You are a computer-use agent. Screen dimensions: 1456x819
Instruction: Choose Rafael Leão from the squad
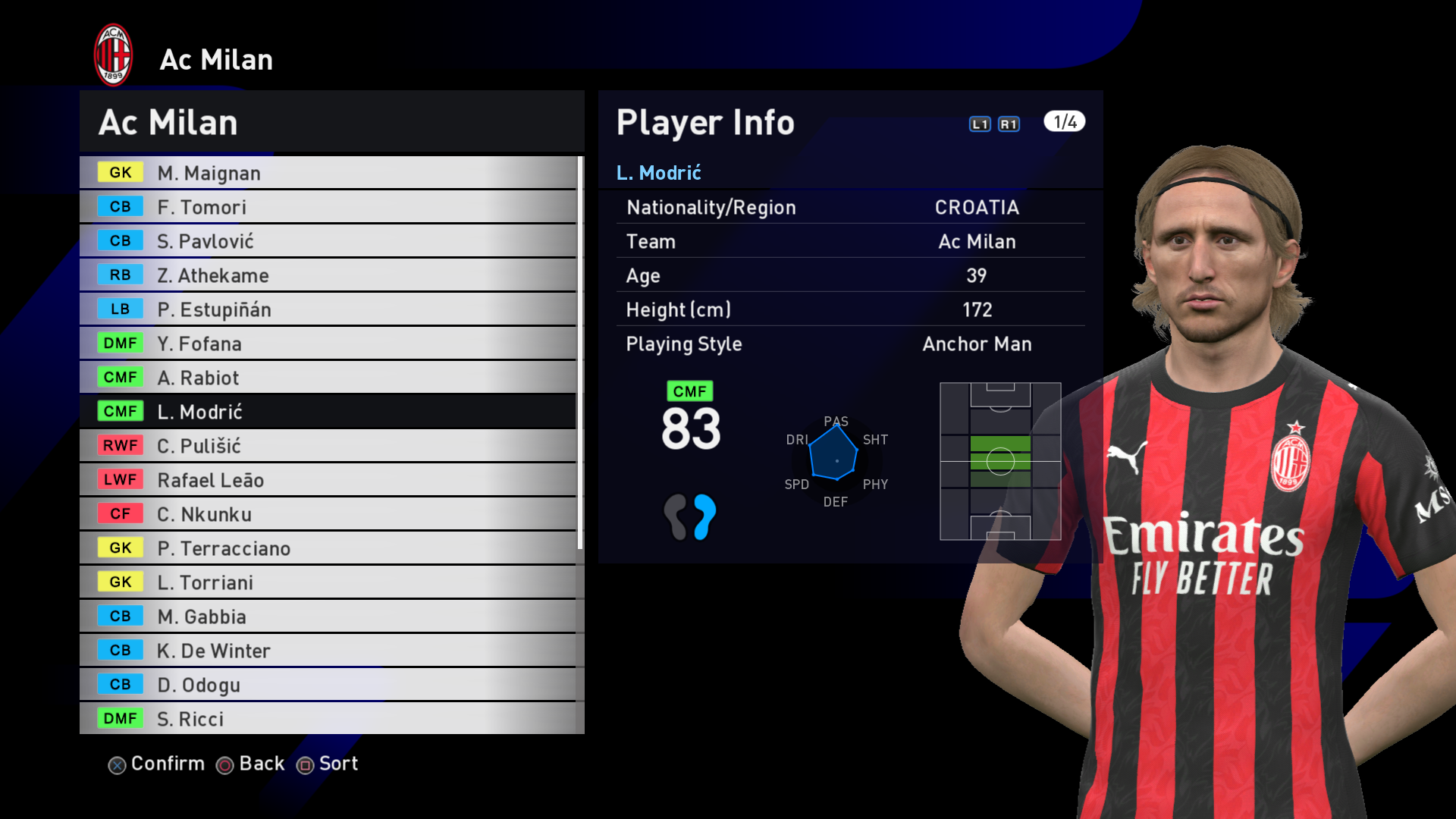(x=328, y=480)
